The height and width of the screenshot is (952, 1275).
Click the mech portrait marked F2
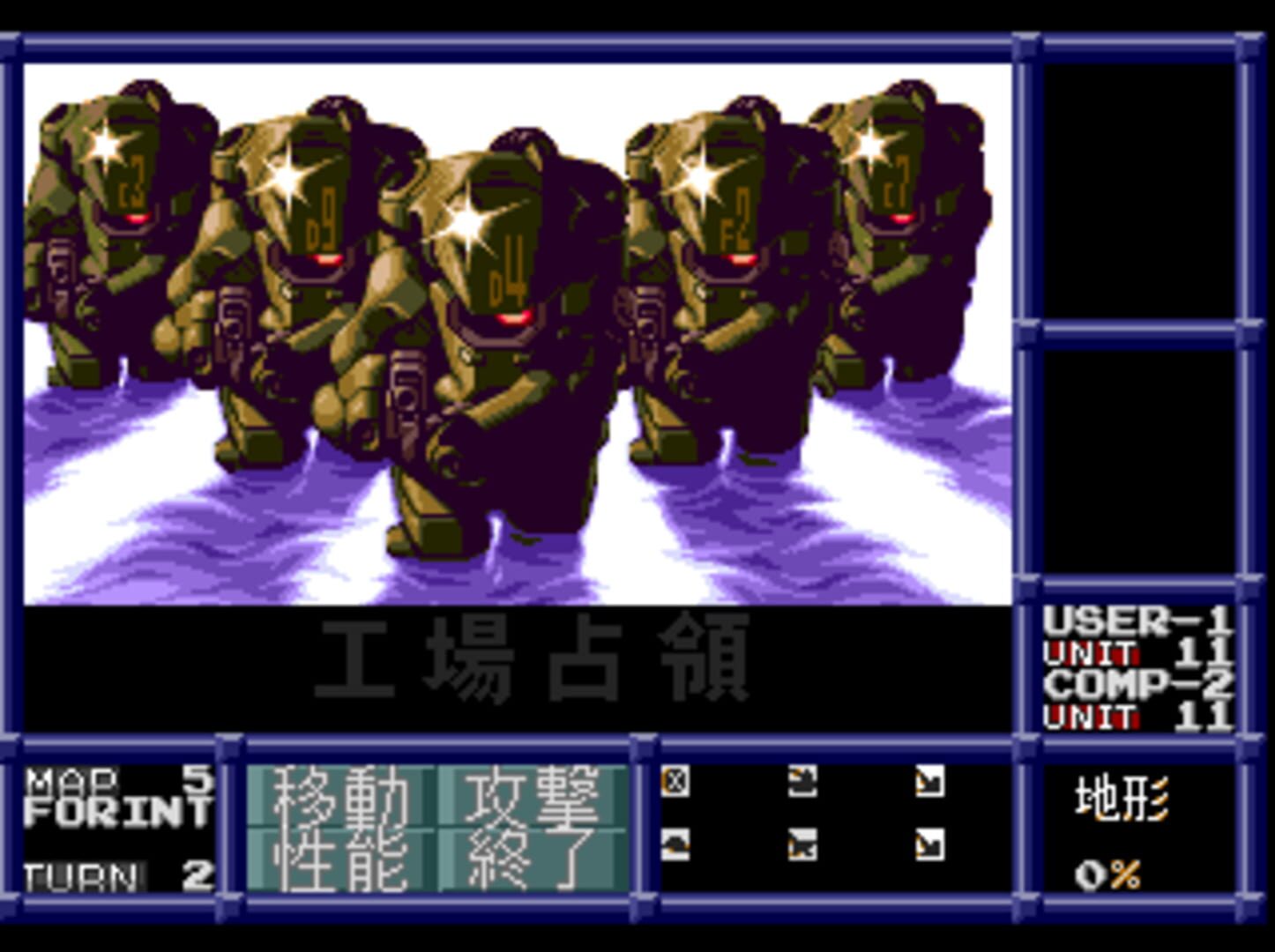(x=736, y=220)
